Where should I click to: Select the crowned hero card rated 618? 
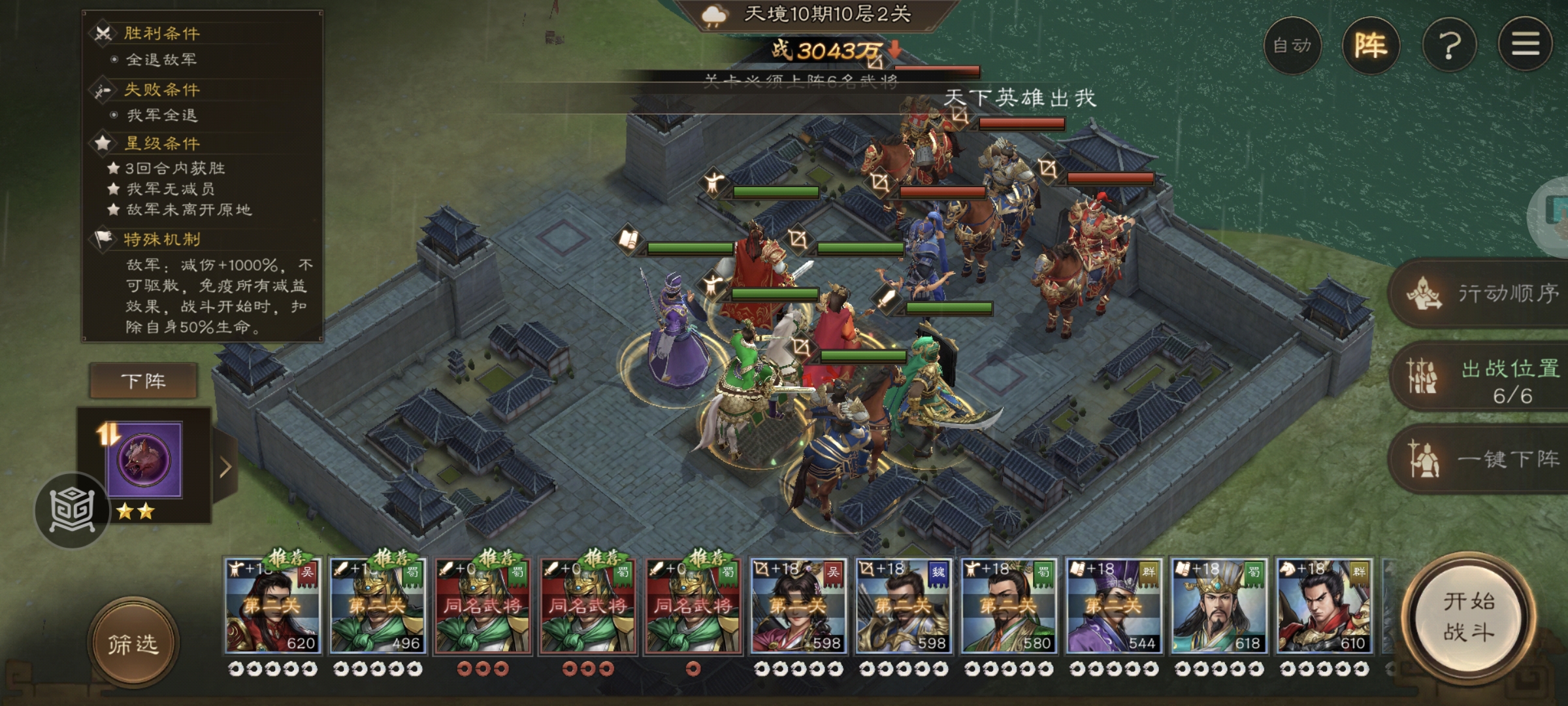click(1218, 607)
